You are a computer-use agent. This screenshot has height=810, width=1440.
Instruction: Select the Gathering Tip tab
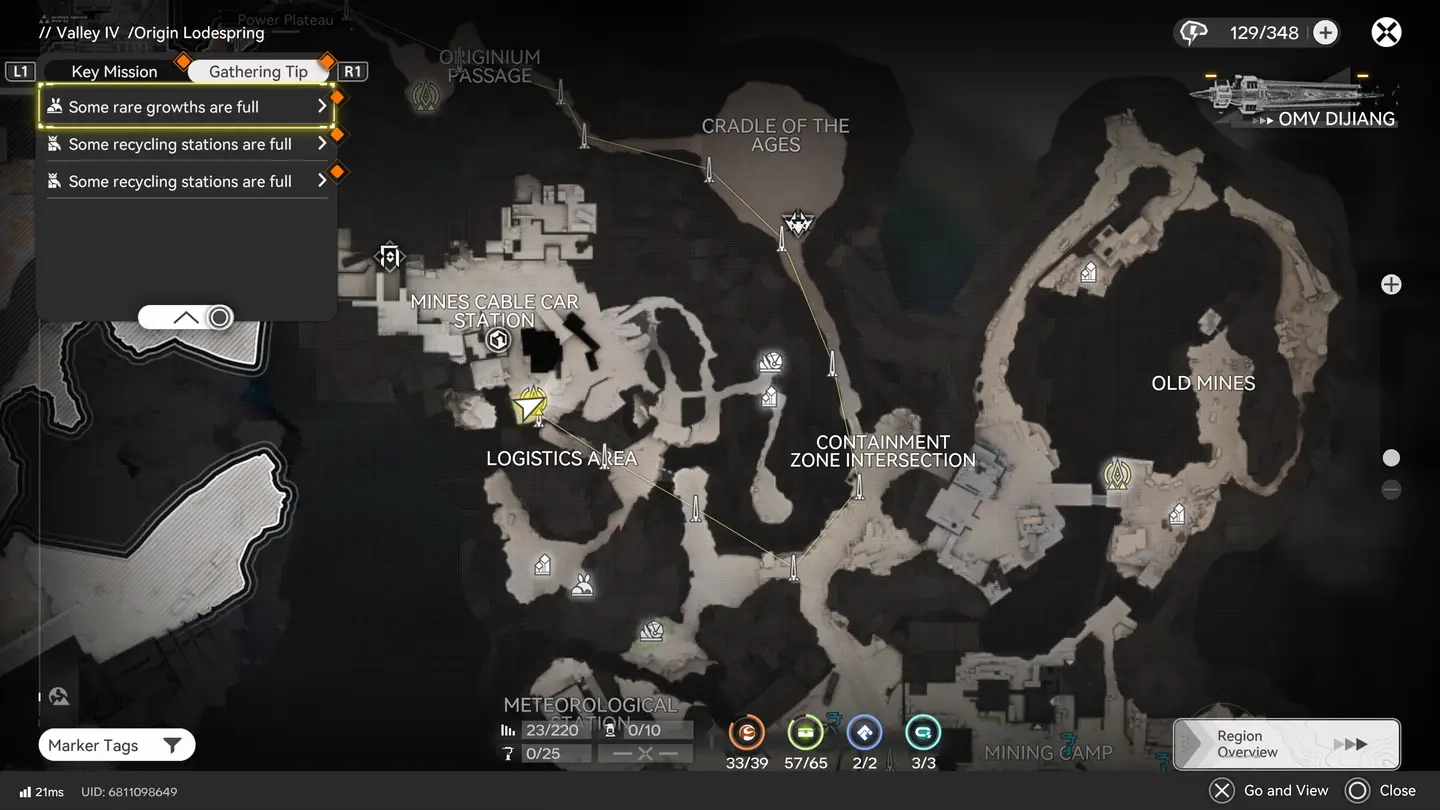pos(258,71)
